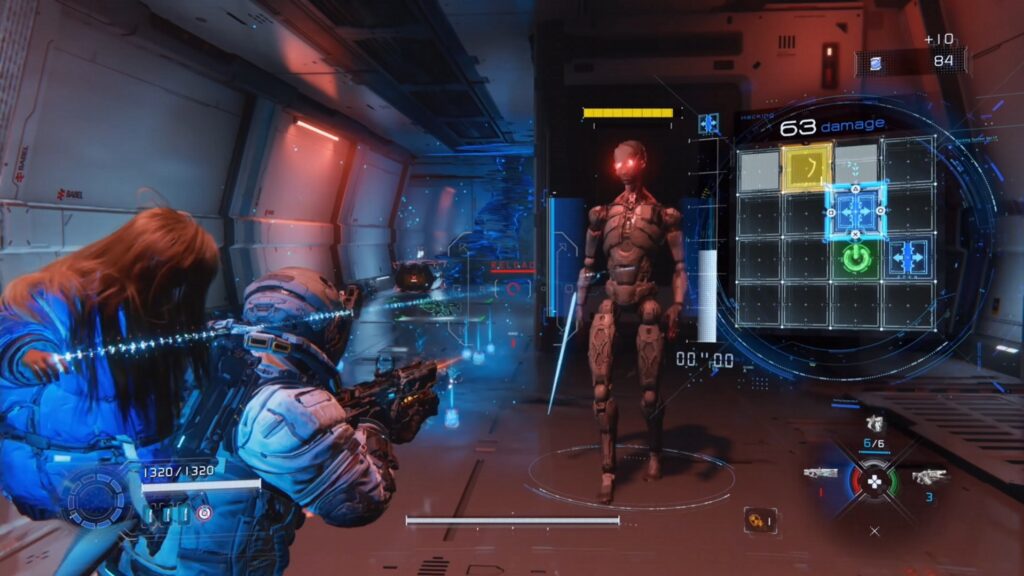Image resolution: width=1024 pixels, height=576 pixels.
Task: Select the top weapon wheel pistol
Action: tap(875, 423)
